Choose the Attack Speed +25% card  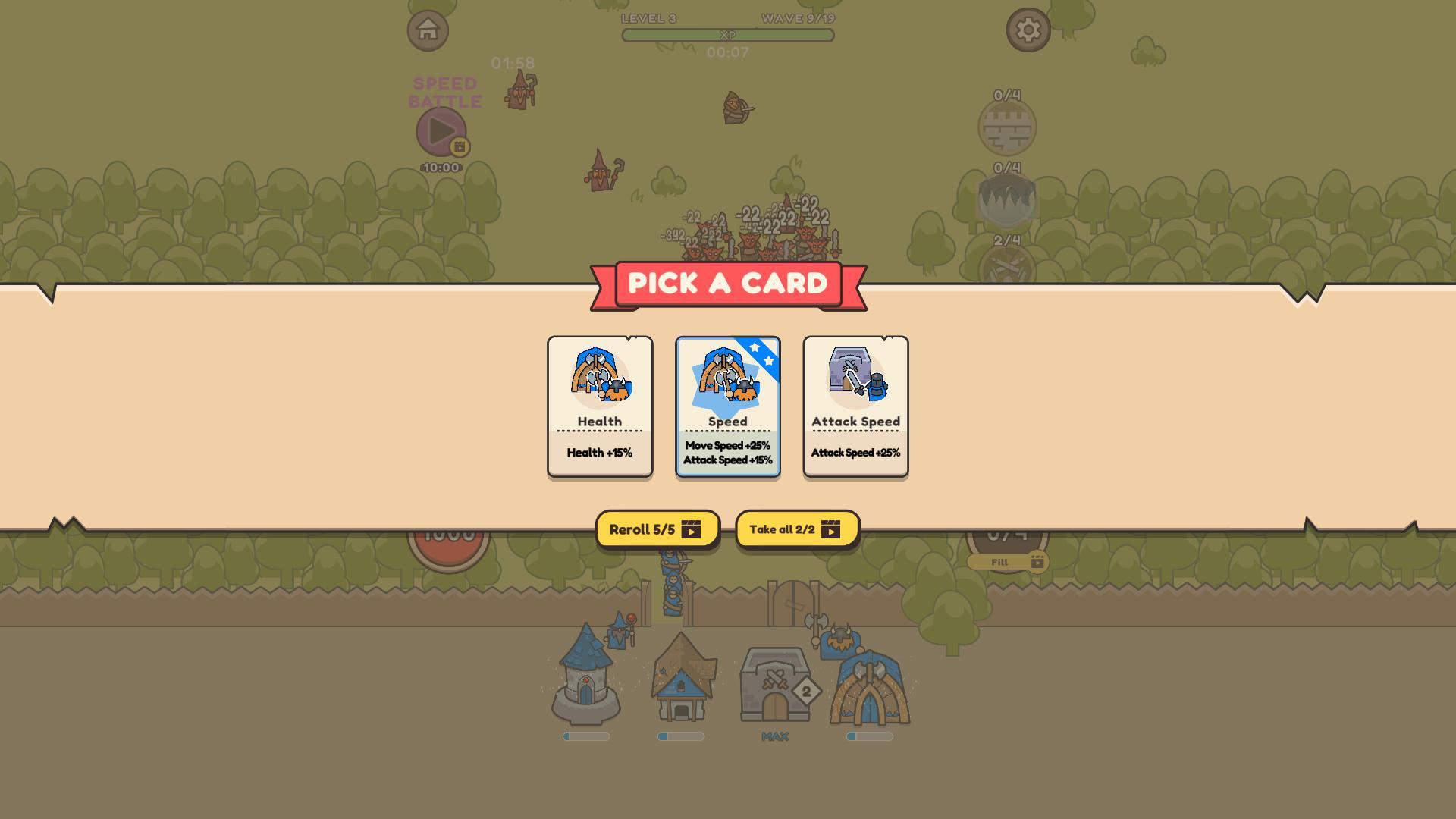(x=855, y=406)
